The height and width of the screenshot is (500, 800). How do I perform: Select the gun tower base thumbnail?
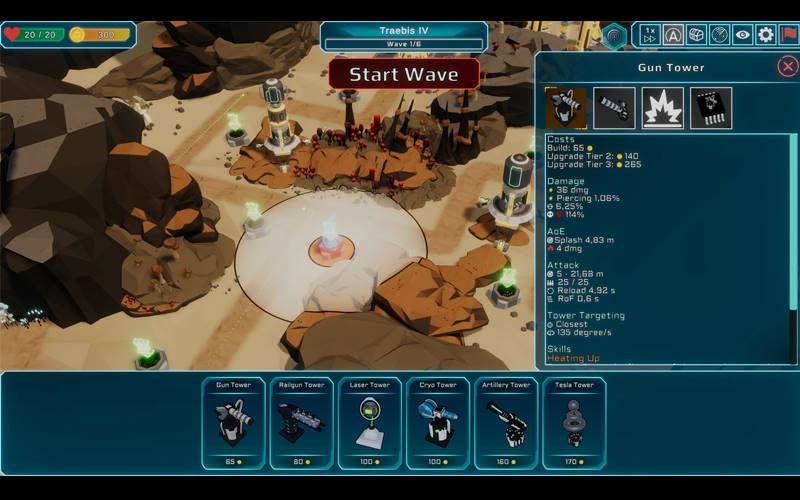(566, 108)
